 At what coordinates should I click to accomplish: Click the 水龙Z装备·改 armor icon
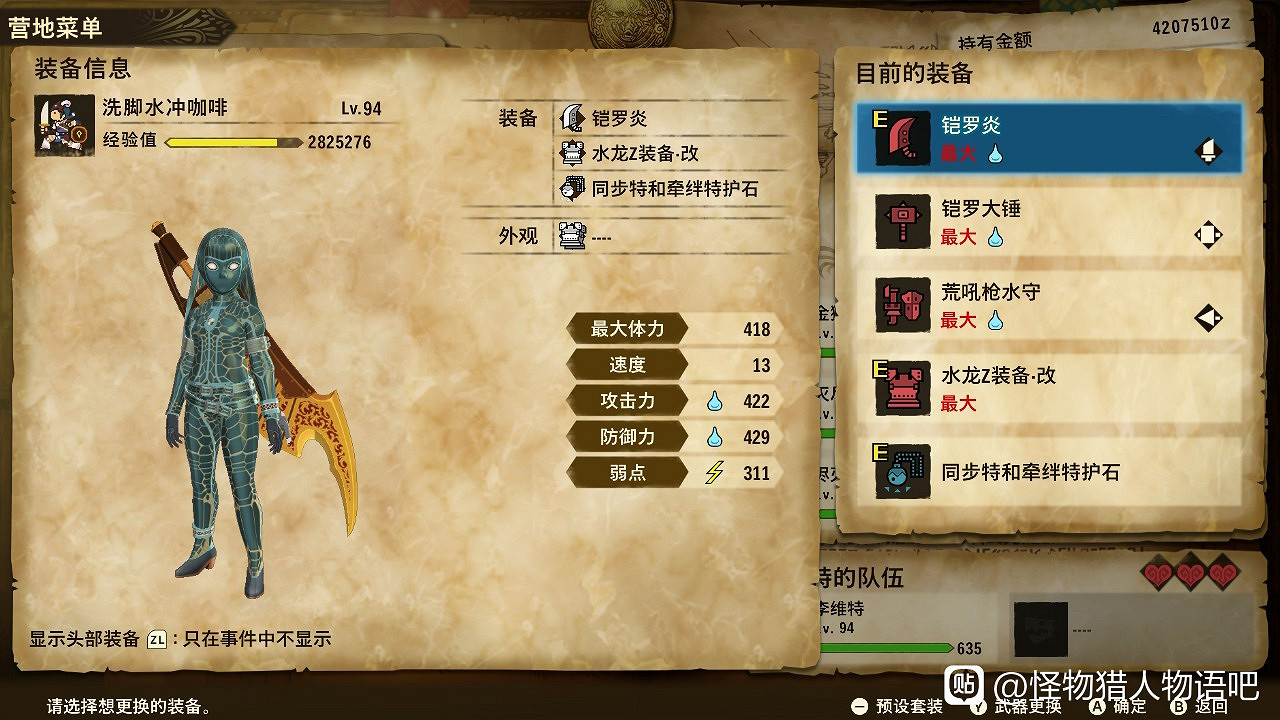(x=901, y=389)
